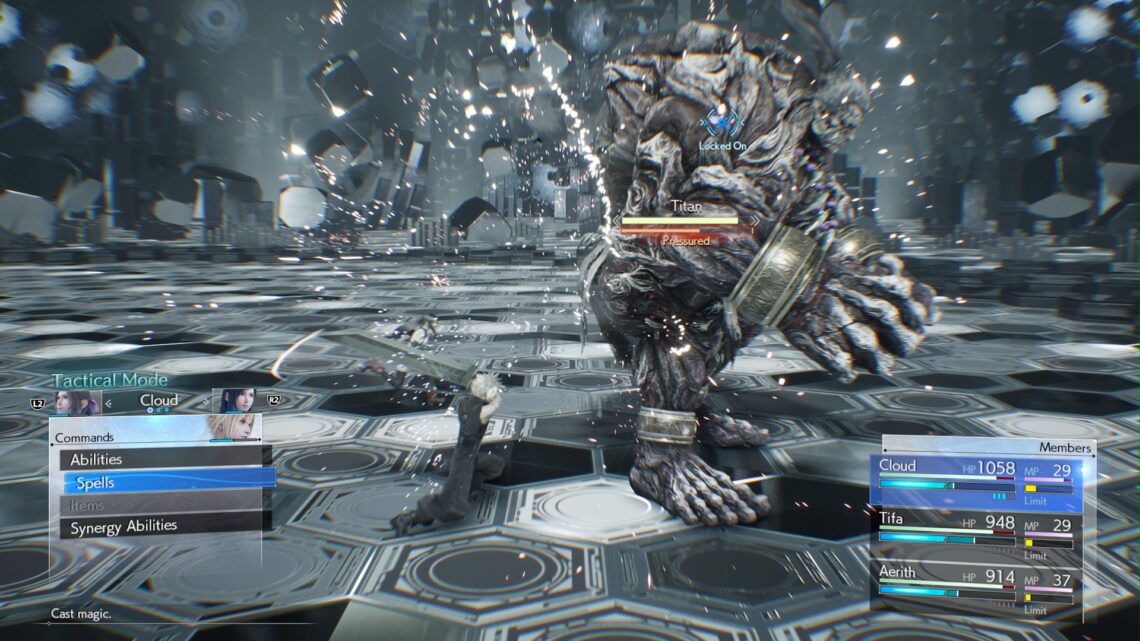1140x641 pixels.
Task: Switch to the left character portrait
Action: point(76,402)
